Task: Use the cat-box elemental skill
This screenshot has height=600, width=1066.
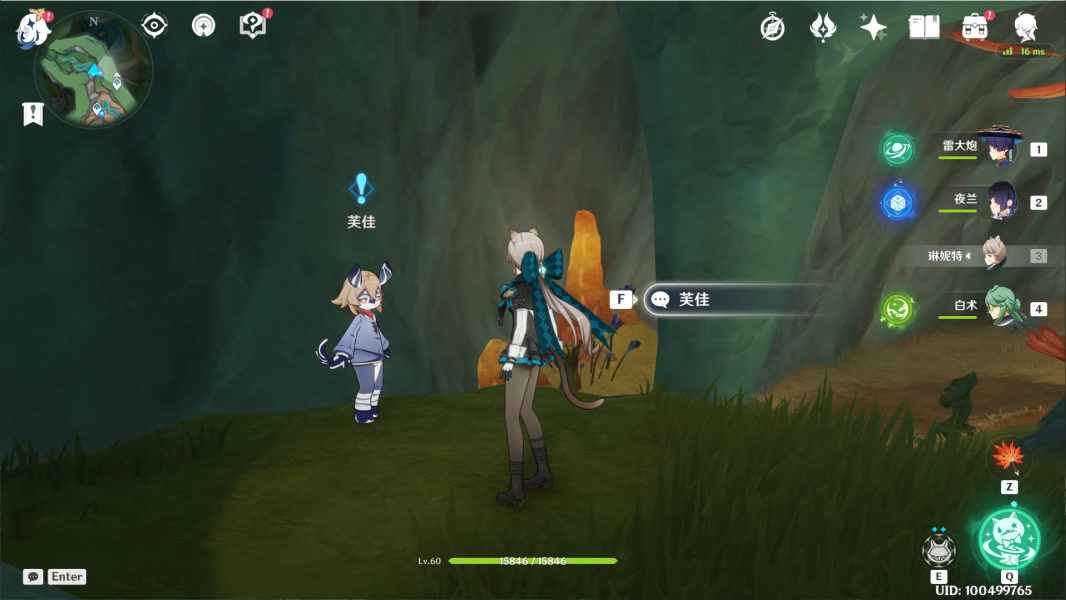Action: (x=938, y=550)
